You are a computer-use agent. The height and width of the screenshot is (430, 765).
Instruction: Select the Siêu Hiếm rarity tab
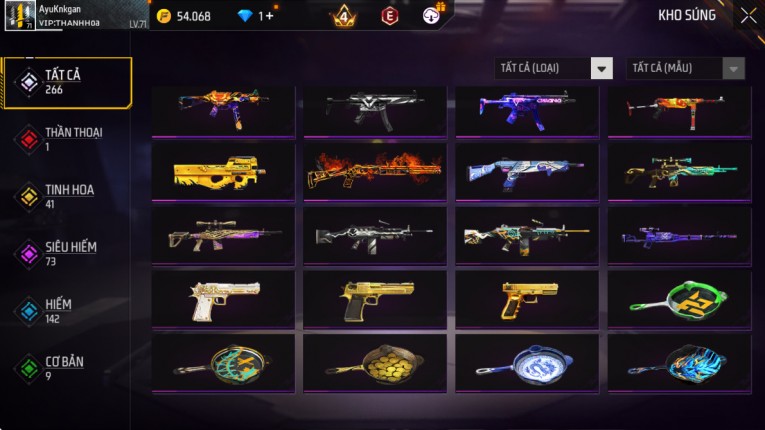[x=67, y=253]
